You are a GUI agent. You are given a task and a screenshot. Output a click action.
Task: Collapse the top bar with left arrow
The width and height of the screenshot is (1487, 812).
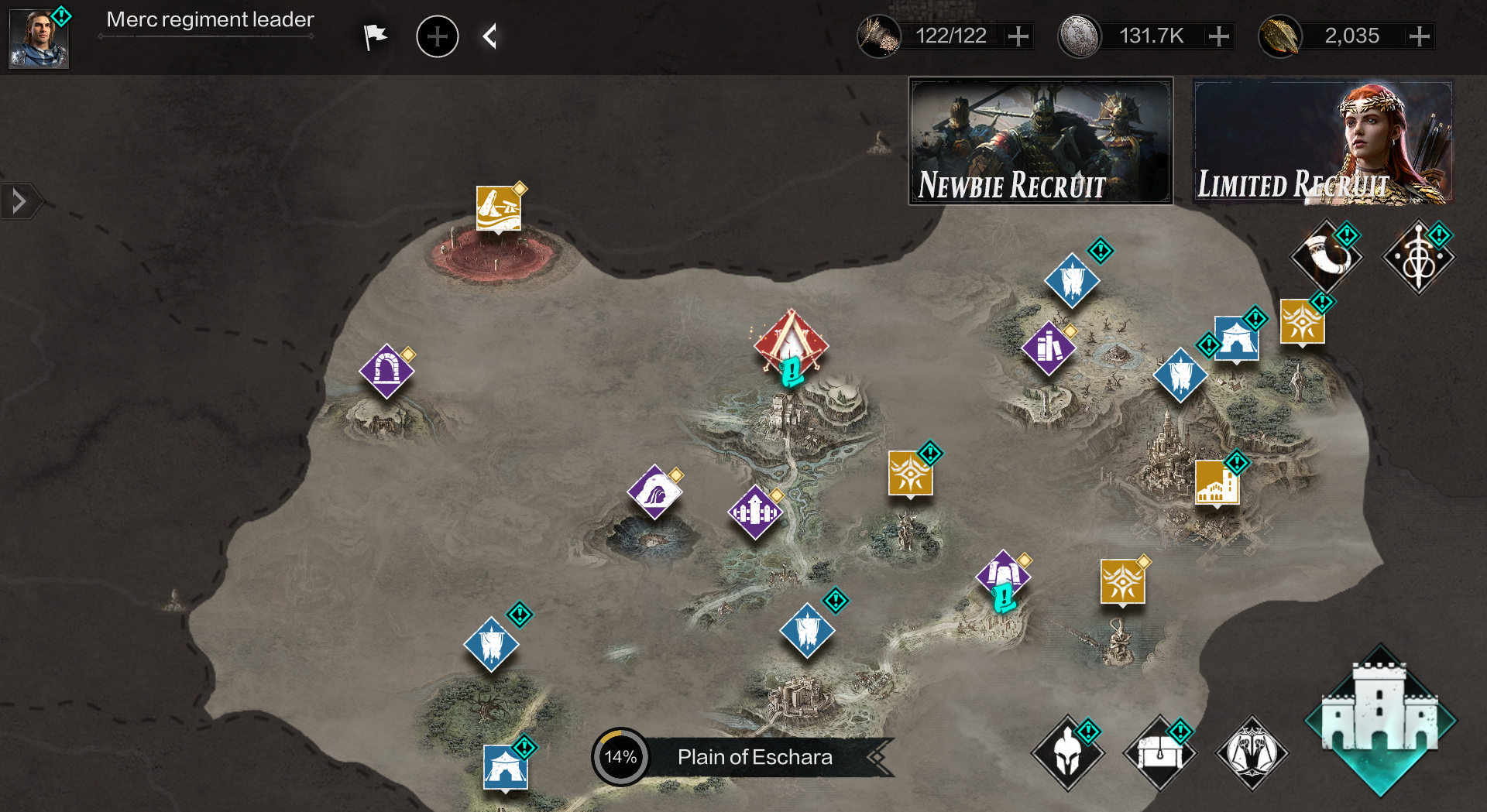pos(489,36)
